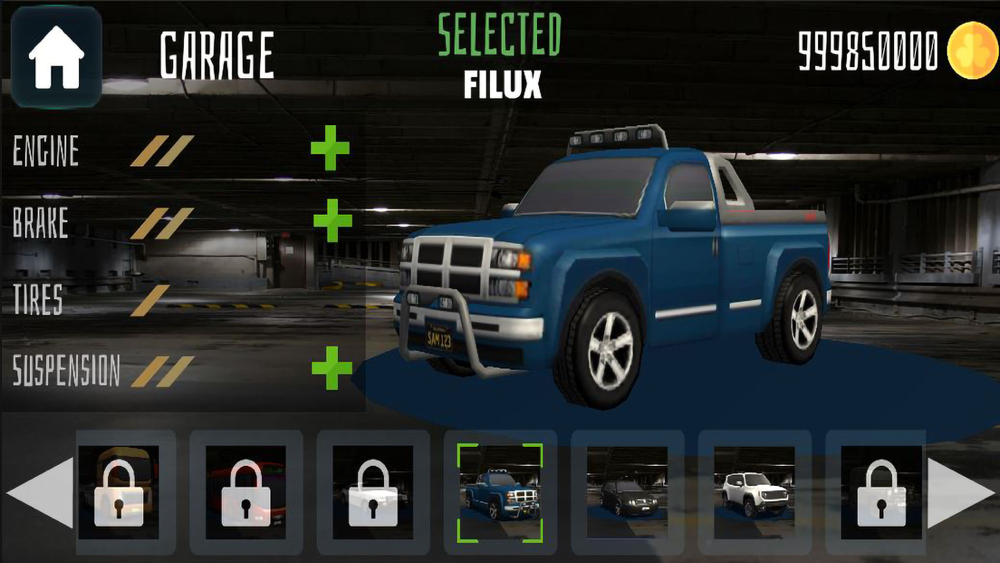Increase the Suspension upgrade
Screen dimensions: 1000x563
click(331, 370)
